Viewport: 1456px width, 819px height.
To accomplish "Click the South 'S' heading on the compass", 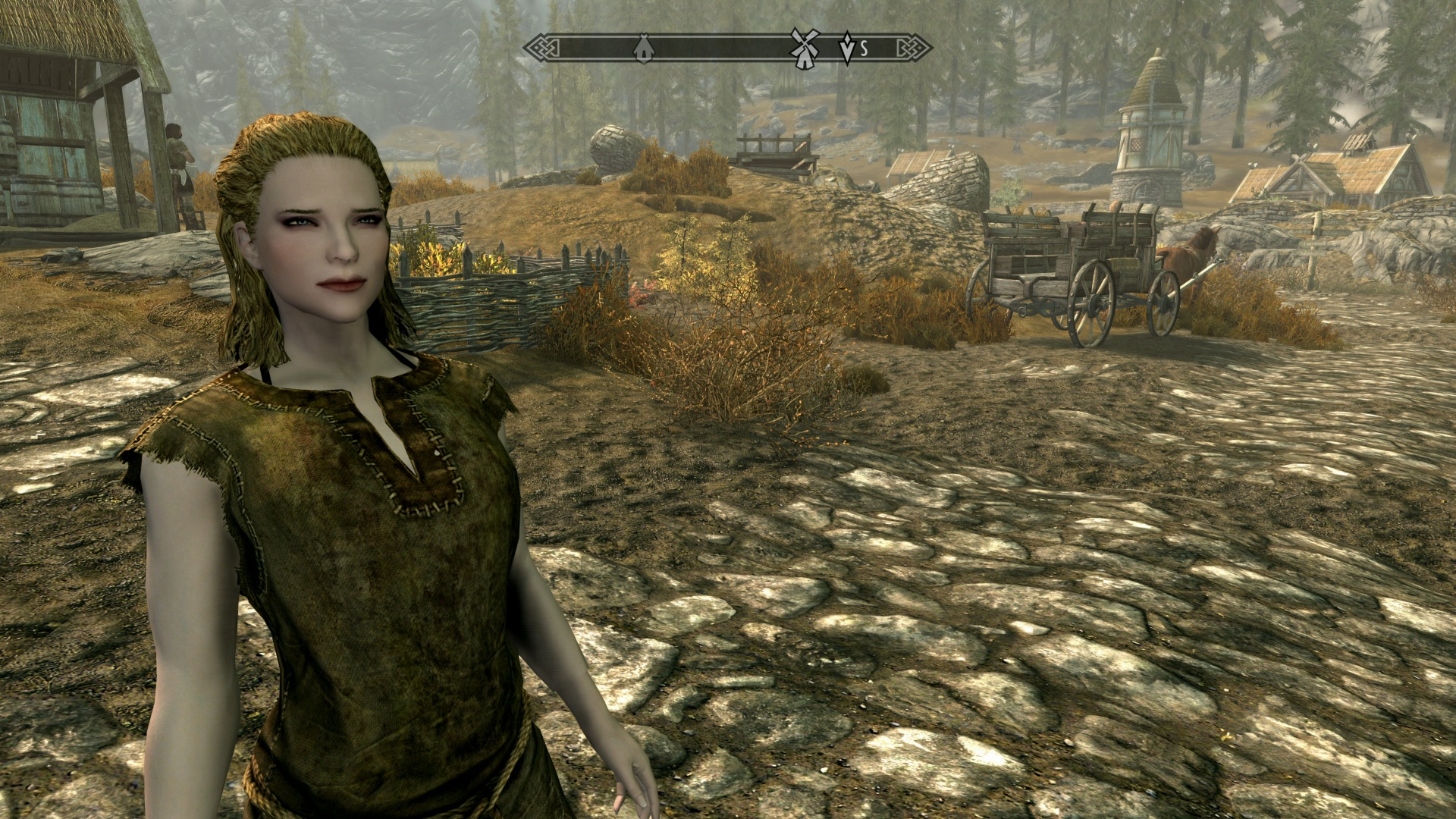I will 864,49.
